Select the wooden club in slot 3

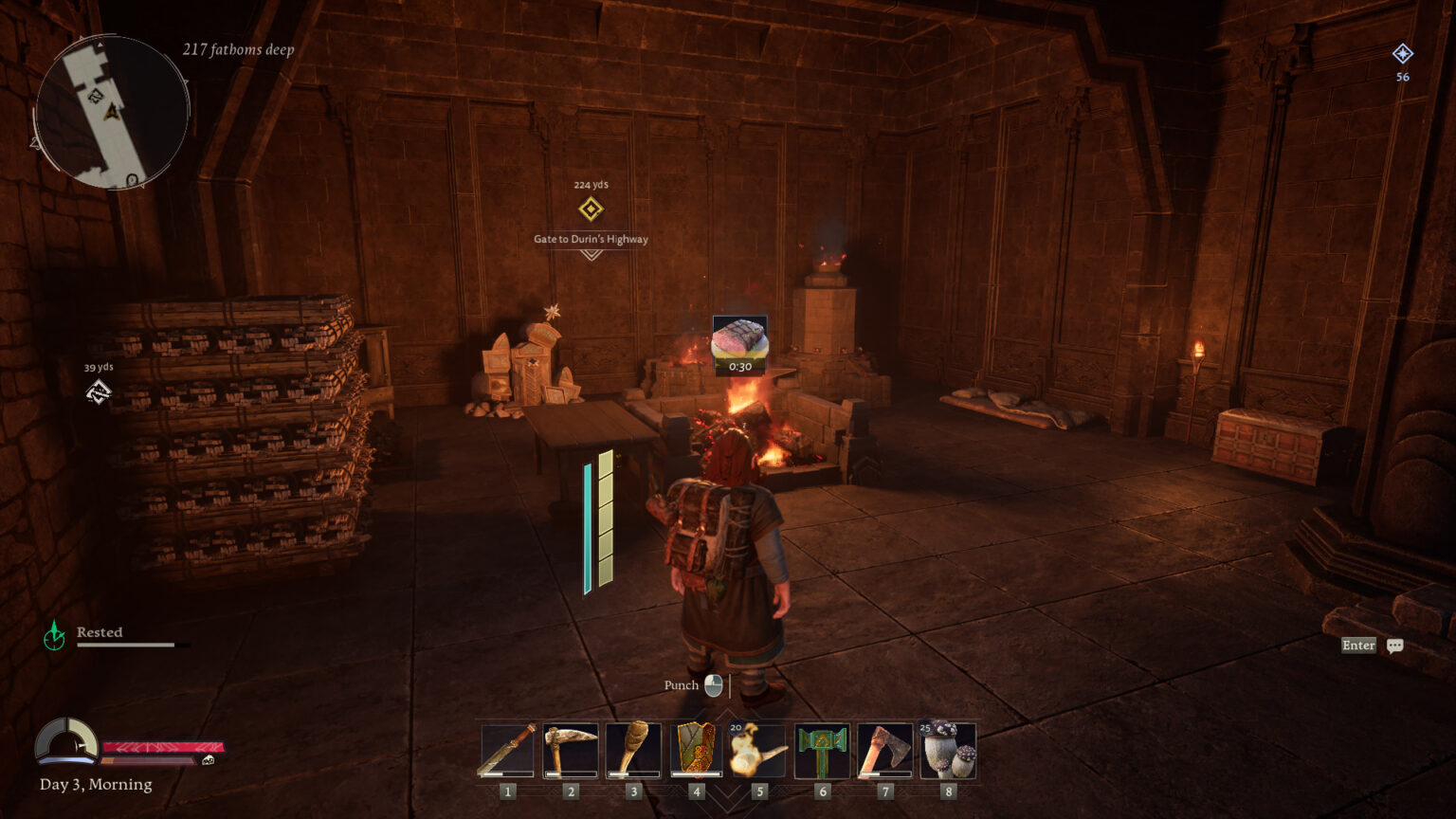633,752
